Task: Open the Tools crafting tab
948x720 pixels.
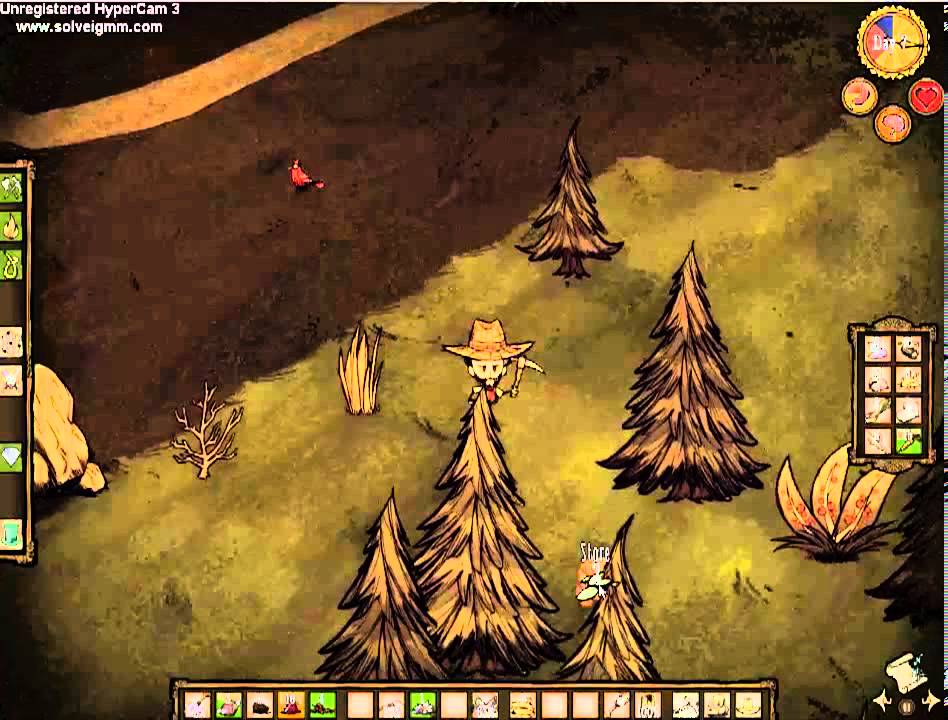Action: click(11, 187)
